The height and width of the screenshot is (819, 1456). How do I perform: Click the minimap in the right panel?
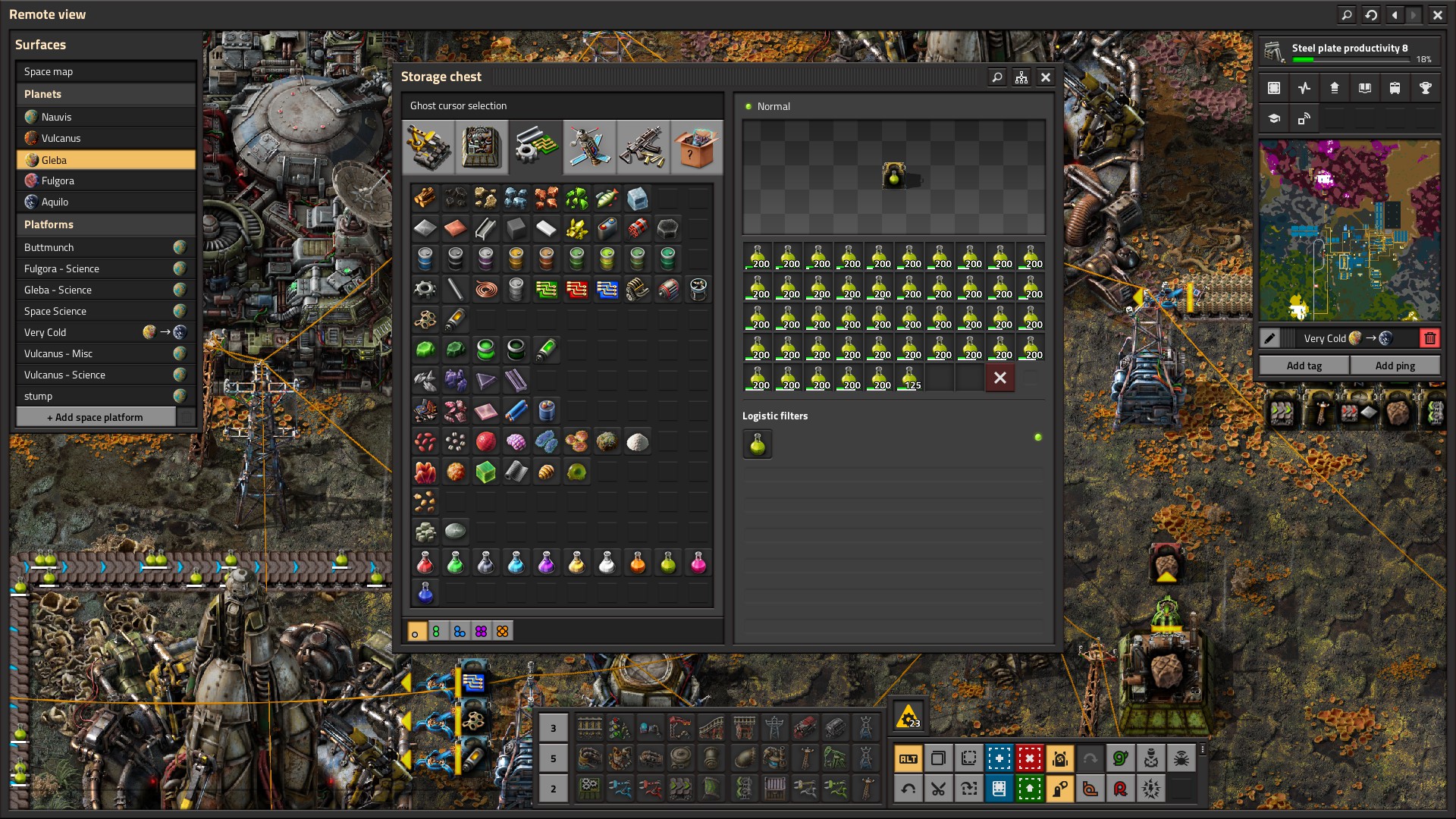1349,231
